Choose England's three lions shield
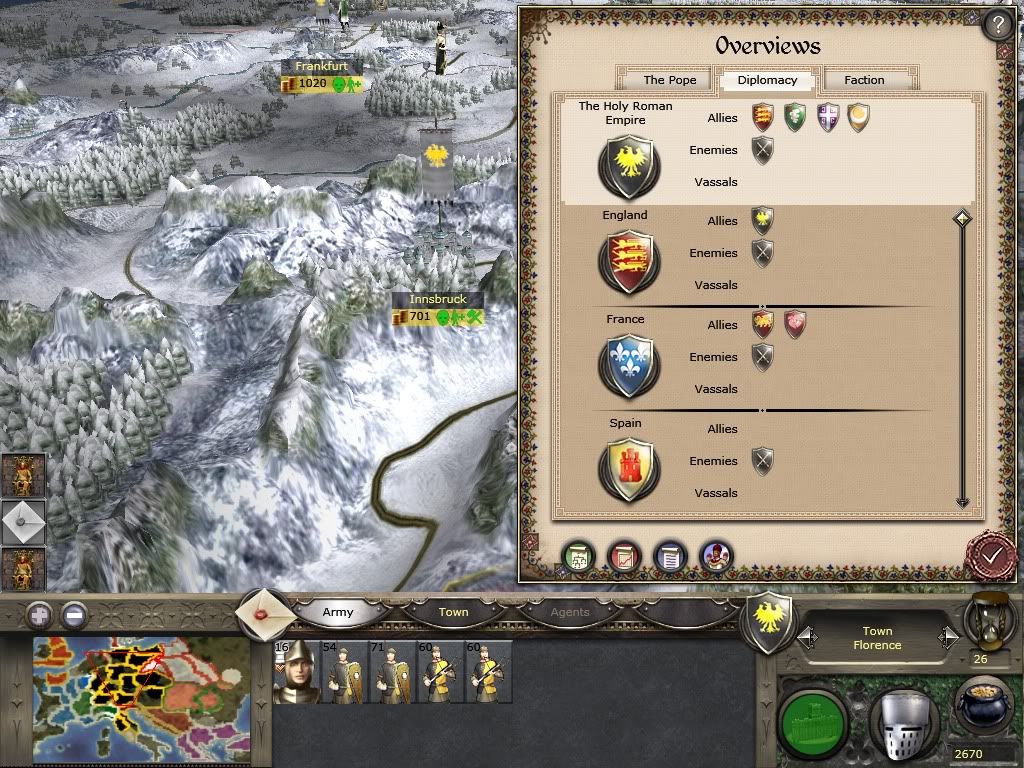 pyautogui.click(x=628, y=263)
